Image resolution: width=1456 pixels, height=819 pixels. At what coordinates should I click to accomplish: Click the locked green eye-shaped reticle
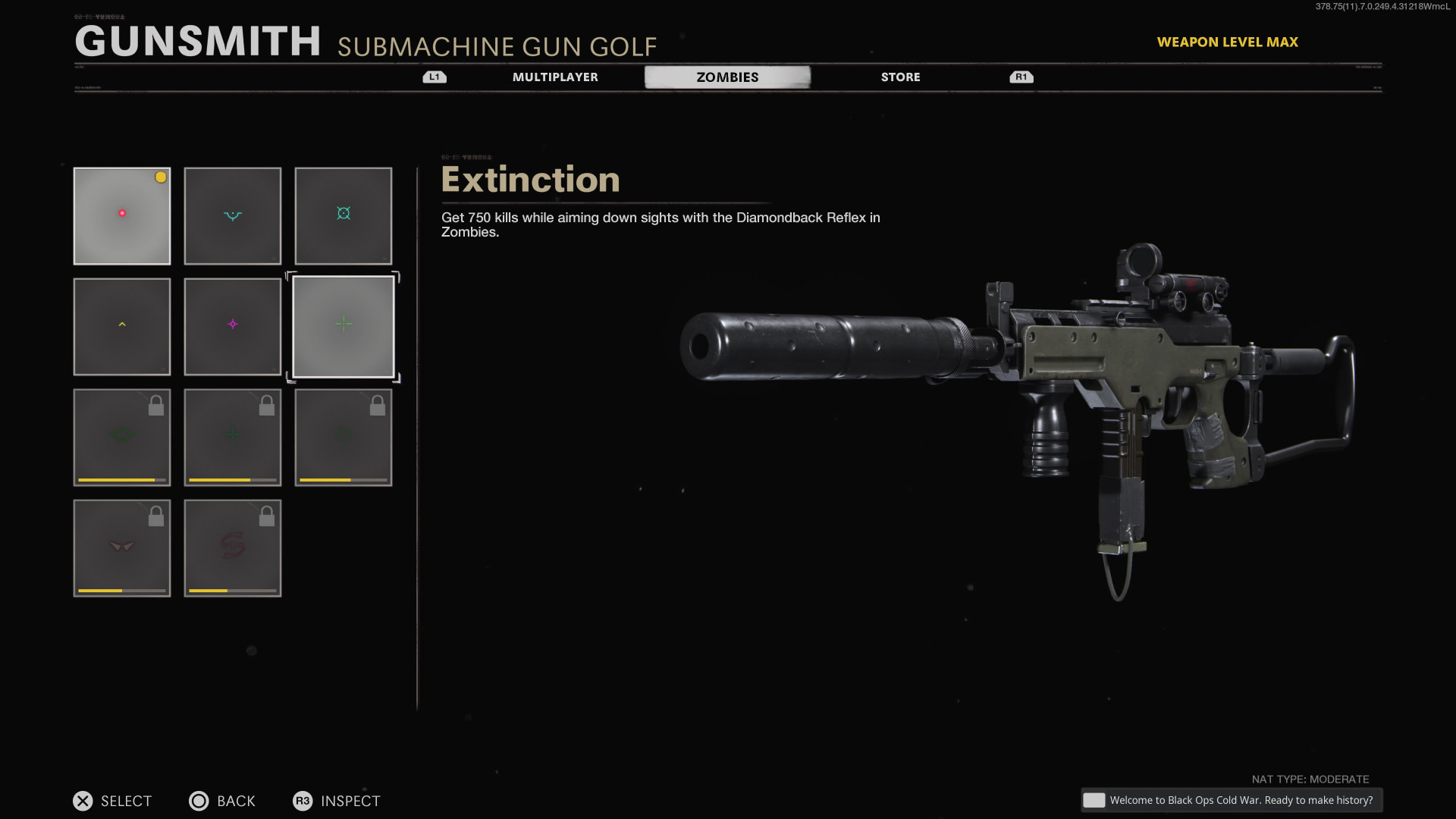point(122,438)
